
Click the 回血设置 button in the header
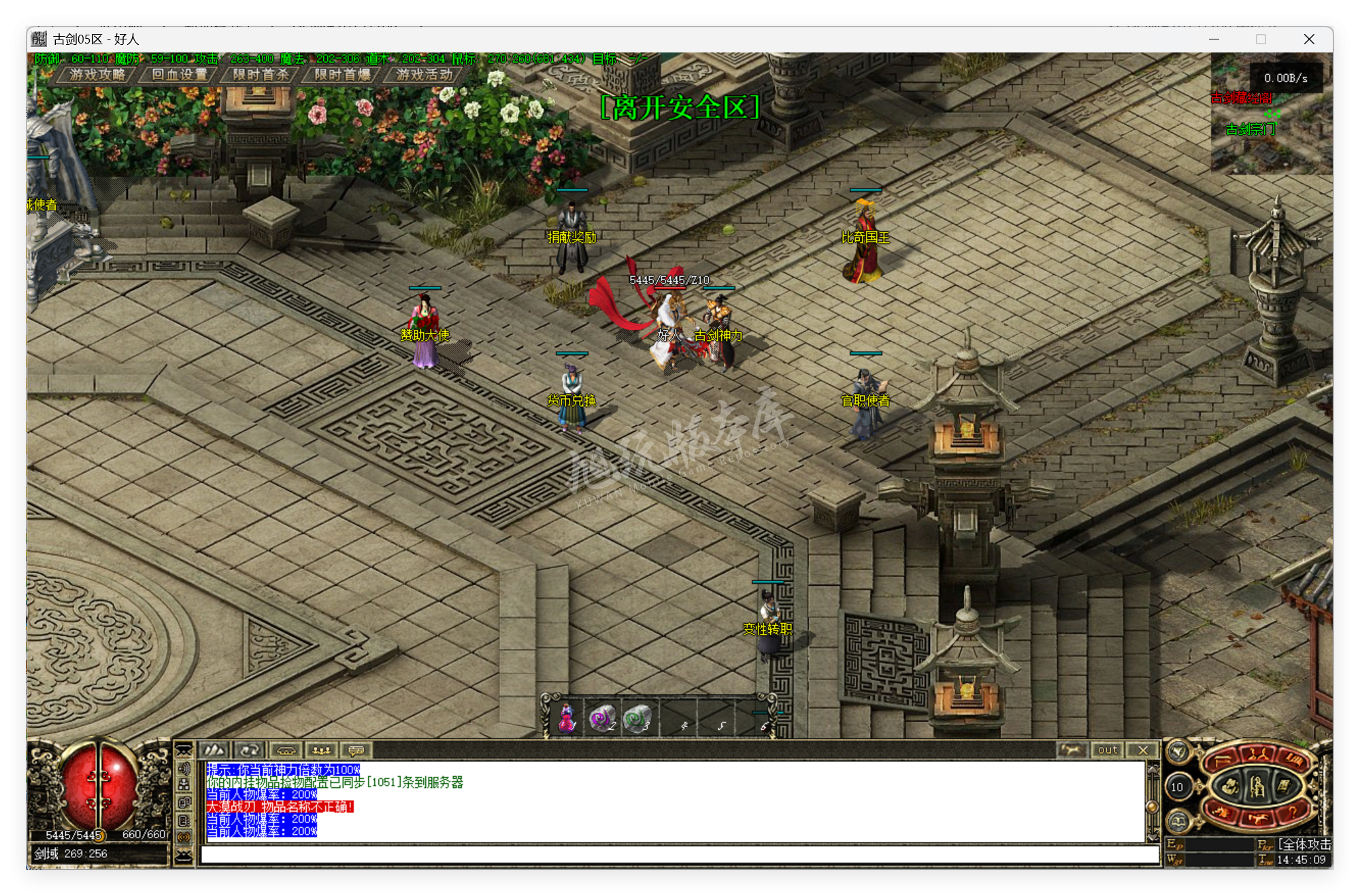tap(180, 75)
